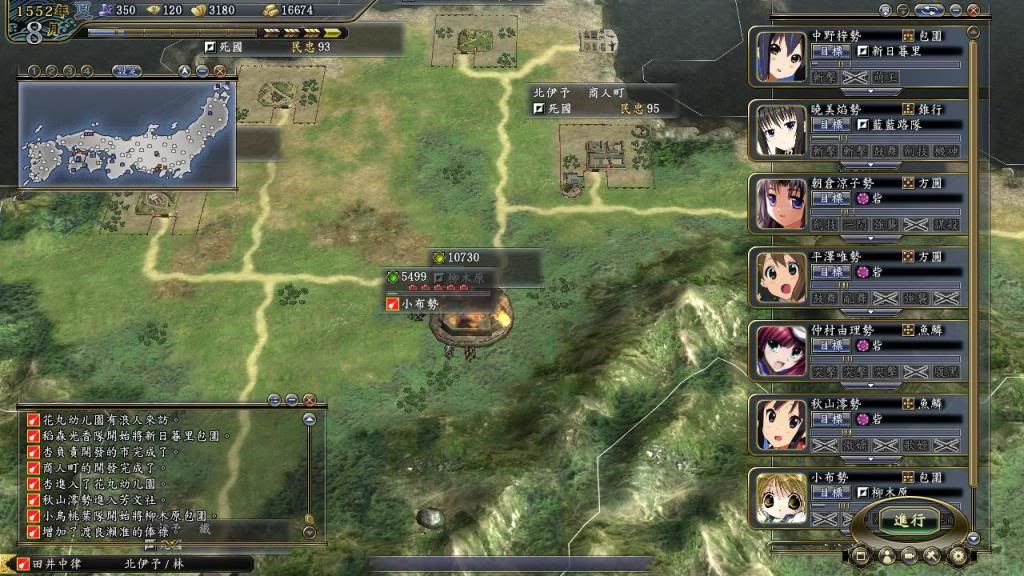The height and width of the screenshot is (576, 1024).
Task: Set target for 曉美焰勢 army
Action: point(827,125)
